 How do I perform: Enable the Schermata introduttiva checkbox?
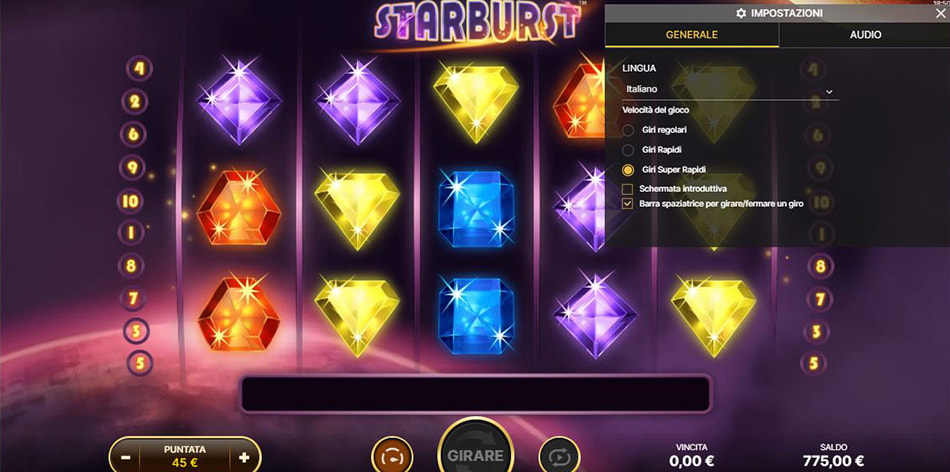tap(628, 188)
